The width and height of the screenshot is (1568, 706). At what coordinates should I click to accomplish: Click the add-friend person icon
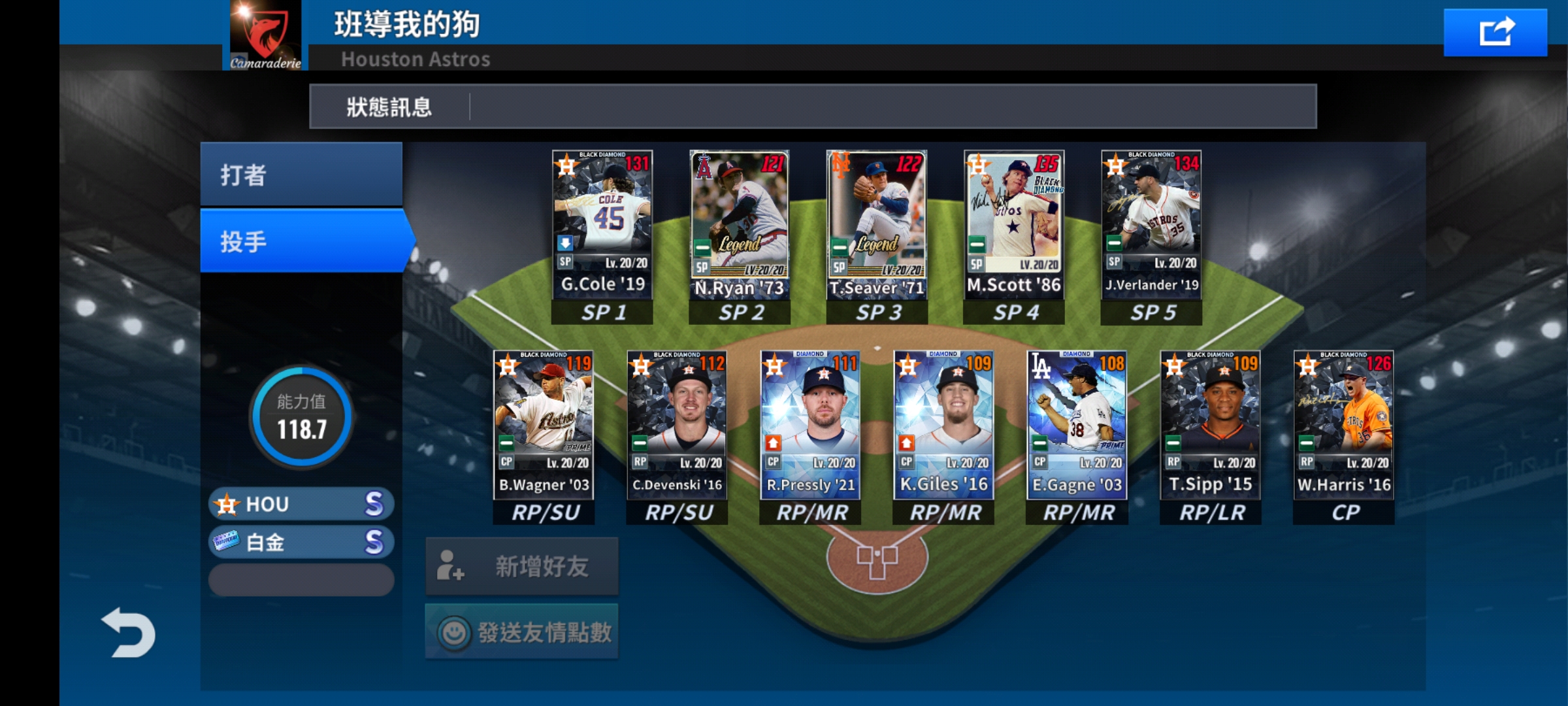[x=452, y=566]
